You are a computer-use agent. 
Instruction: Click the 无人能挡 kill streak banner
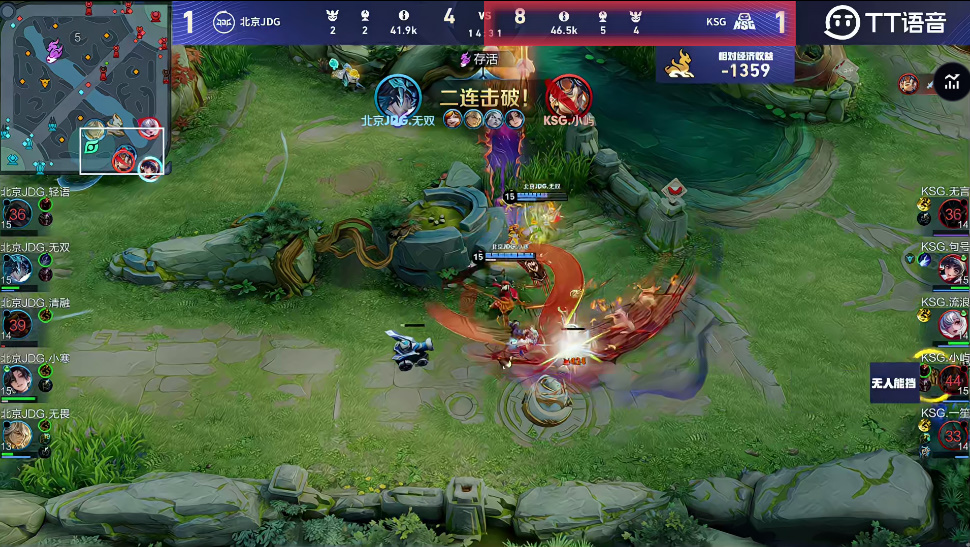(x=893, y=383)
